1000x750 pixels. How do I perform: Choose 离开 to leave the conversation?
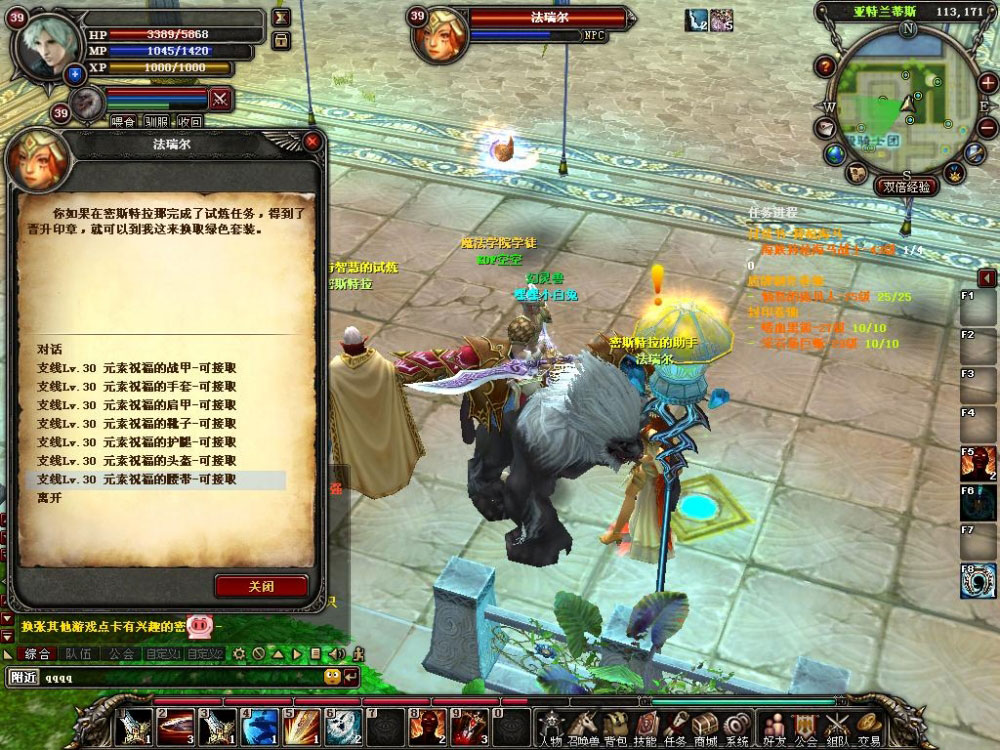pyautogui.click(x=50, y=497)
